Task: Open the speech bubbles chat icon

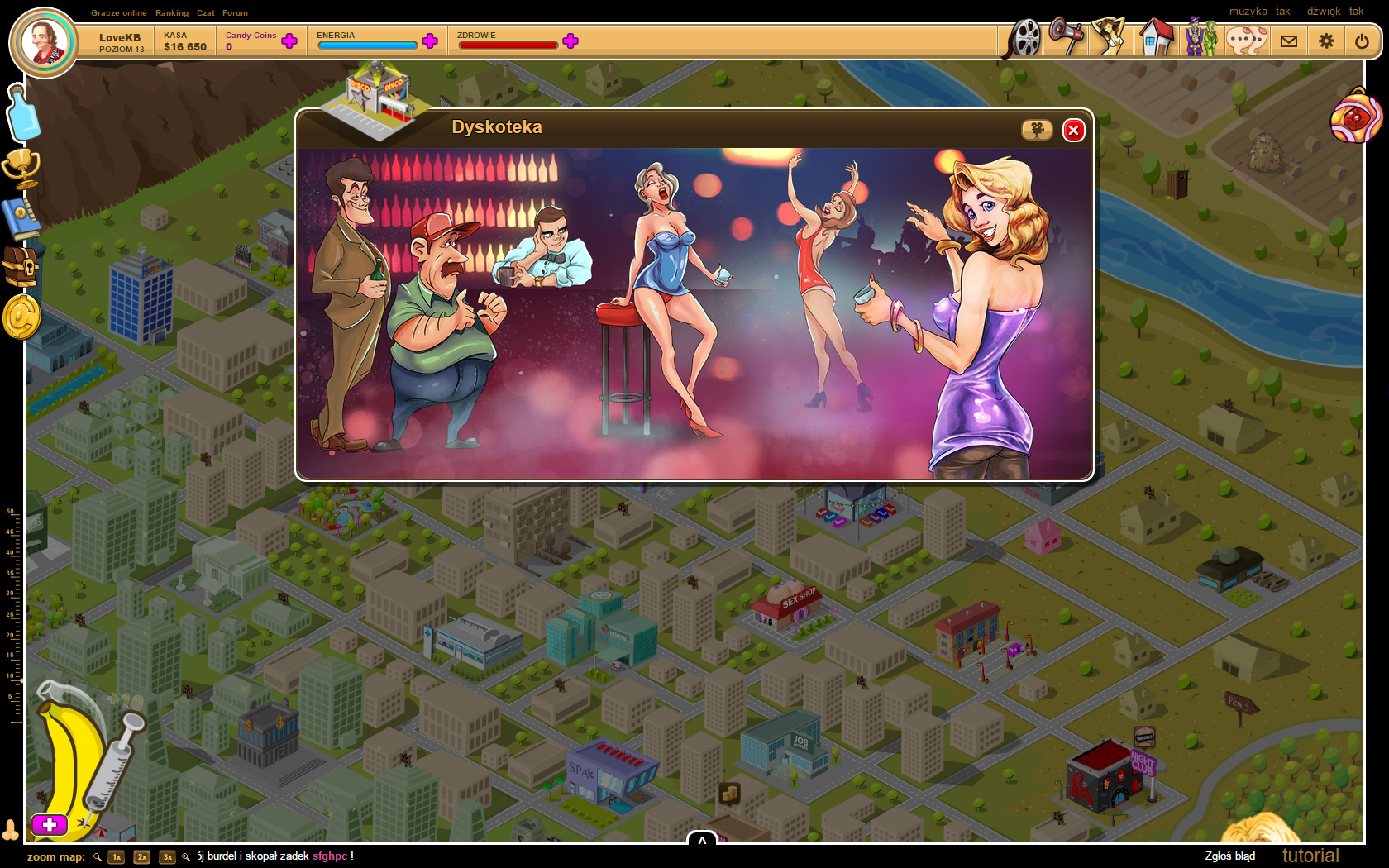Action: click(1246, 39)
